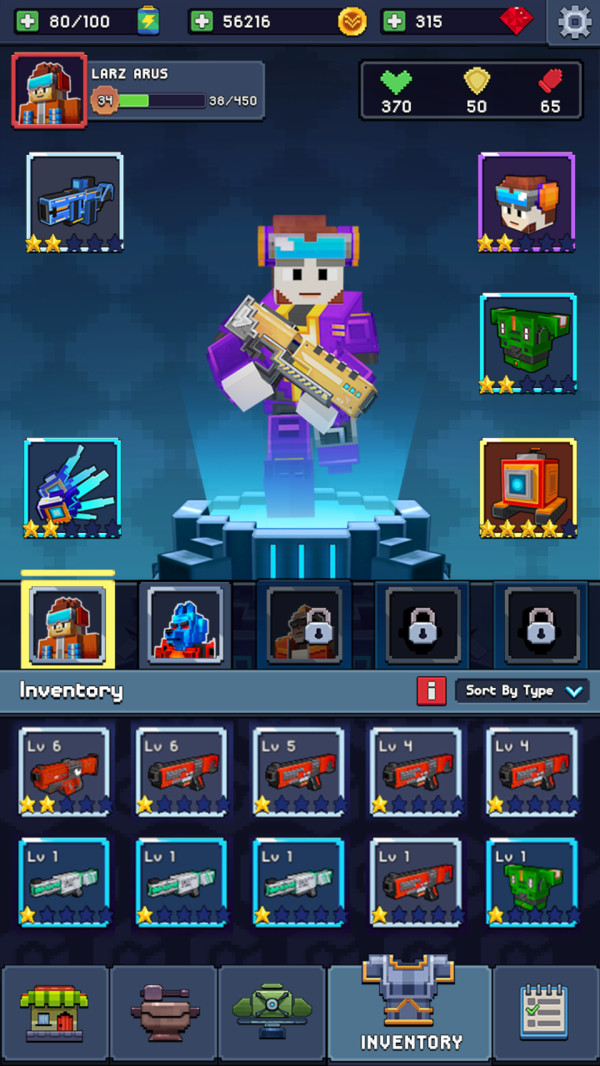Image resolution: width=600 pixels, height=1066 pixels.
Task: Choose the equipped blue energy glove slot
Action: tap(73, 487)
